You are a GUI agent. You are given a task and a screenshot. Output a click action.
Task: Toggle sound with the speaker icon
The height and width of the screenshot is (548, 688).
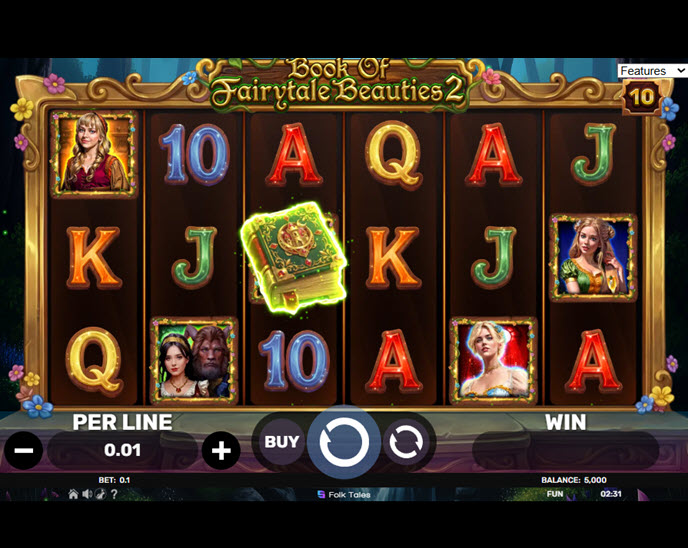pyautogui.click(x=87, y=494)
